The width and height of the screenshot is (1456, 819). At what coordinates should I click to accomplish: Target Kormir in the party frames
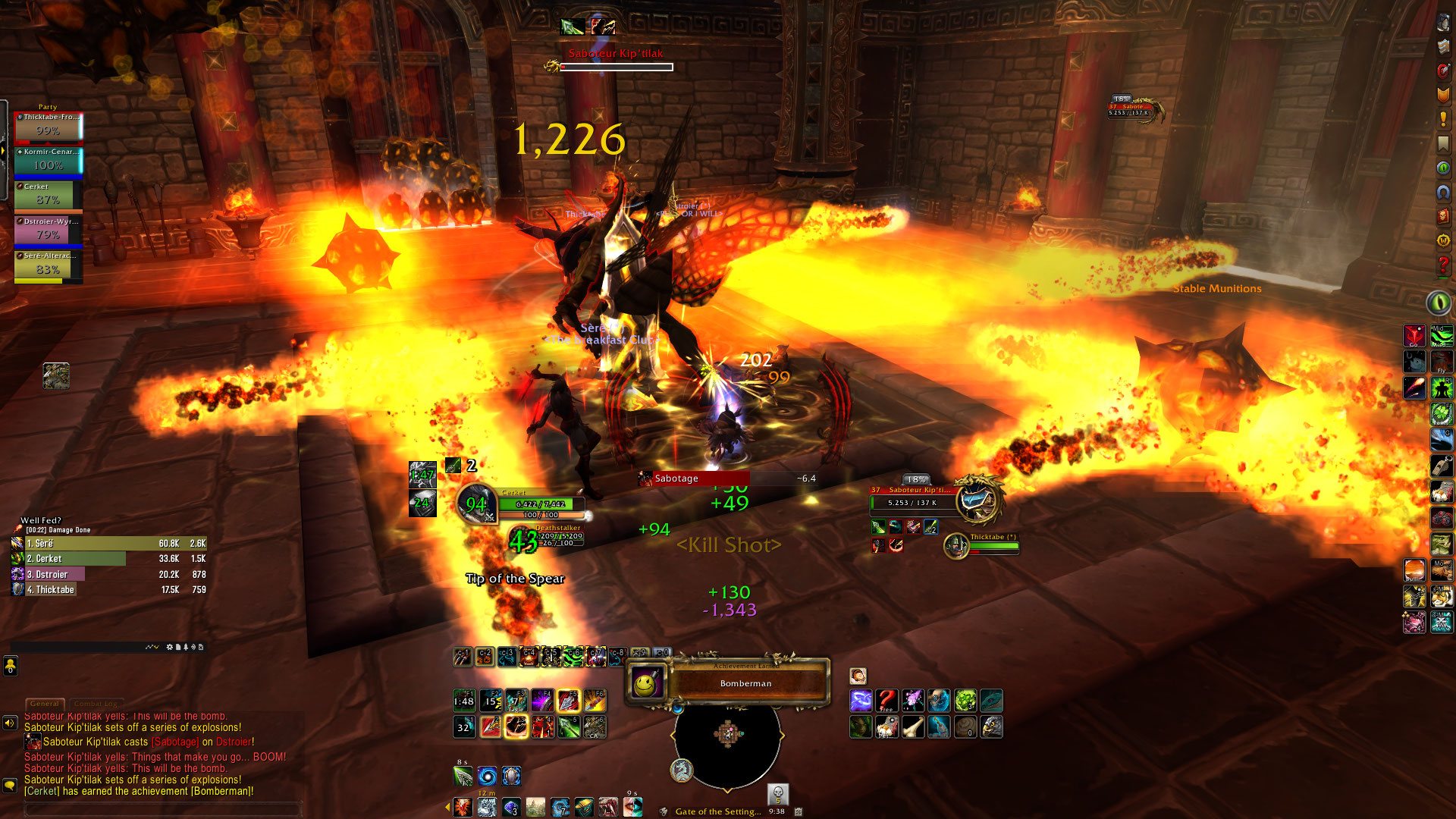point(48,162)
